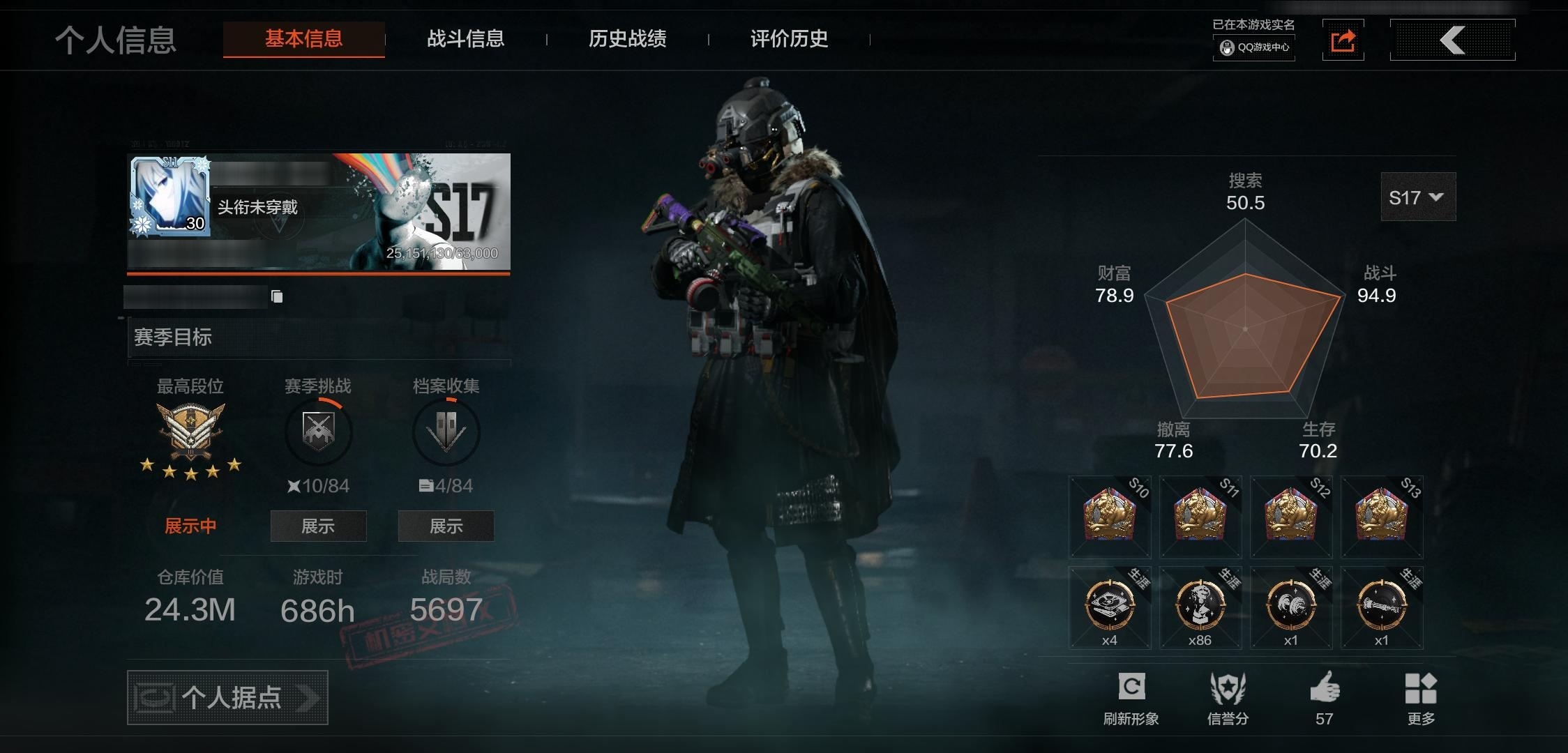Open the 战斗信息 tab
Screen dimensions: 1568x753
pyautogui.click(x=465, y=39)
